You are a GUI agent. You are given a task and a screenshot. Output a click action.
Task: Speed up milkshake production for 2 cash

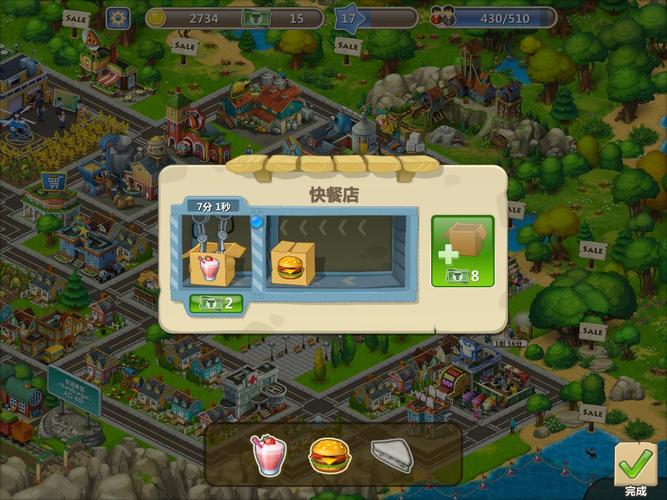pos(217,303)
